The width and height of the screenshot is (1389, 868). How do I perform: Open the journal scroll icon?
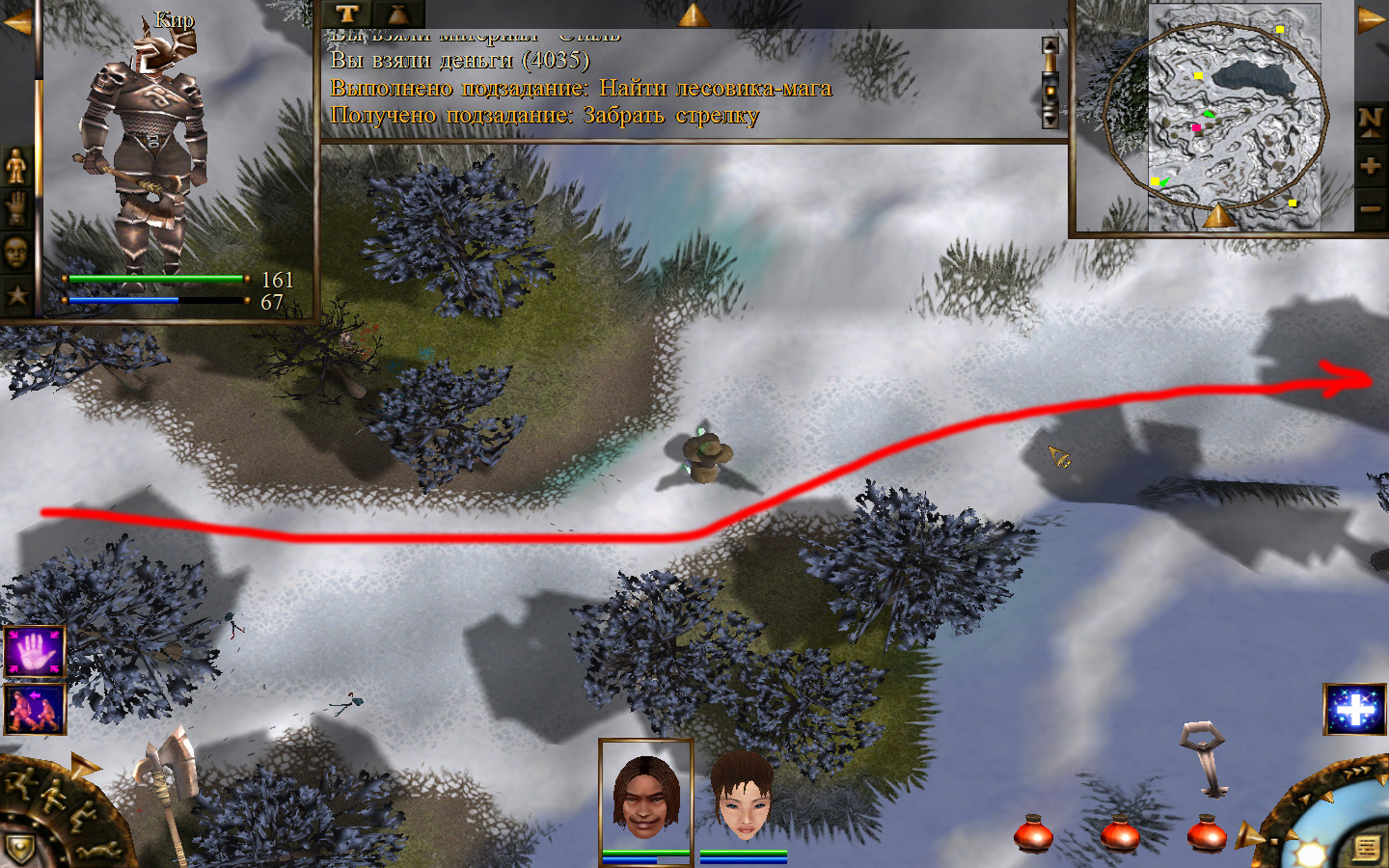coord(1366,849)
